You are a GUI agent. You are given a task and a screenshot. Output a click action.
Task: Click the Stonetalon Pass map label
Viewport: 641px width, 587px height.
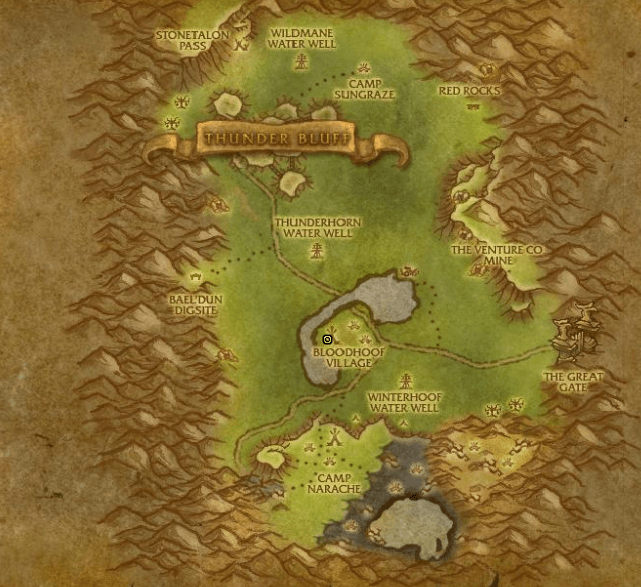click(193, 39)
